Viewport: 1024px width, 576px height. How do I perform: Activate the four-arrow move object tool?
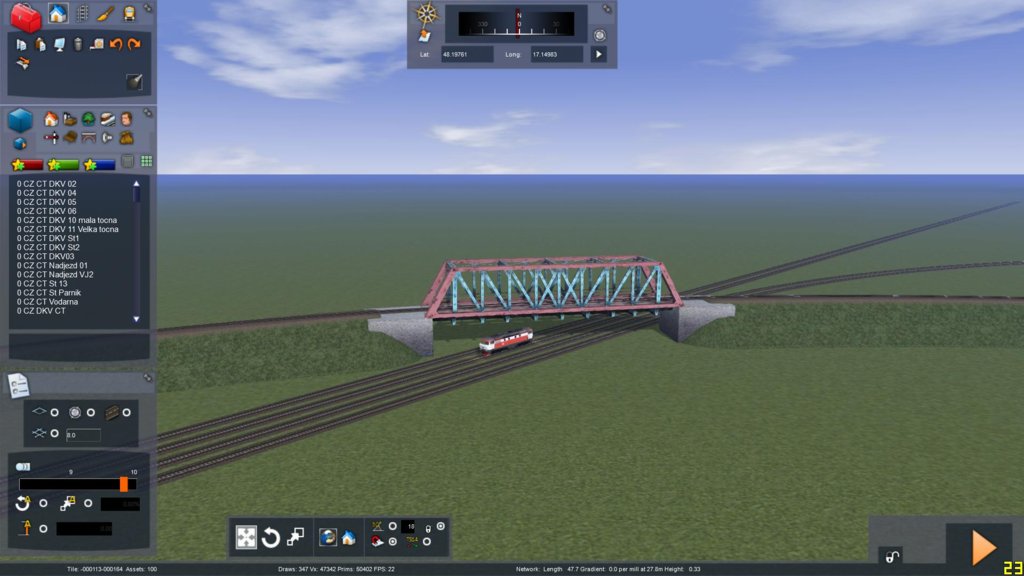click(246, 538)
